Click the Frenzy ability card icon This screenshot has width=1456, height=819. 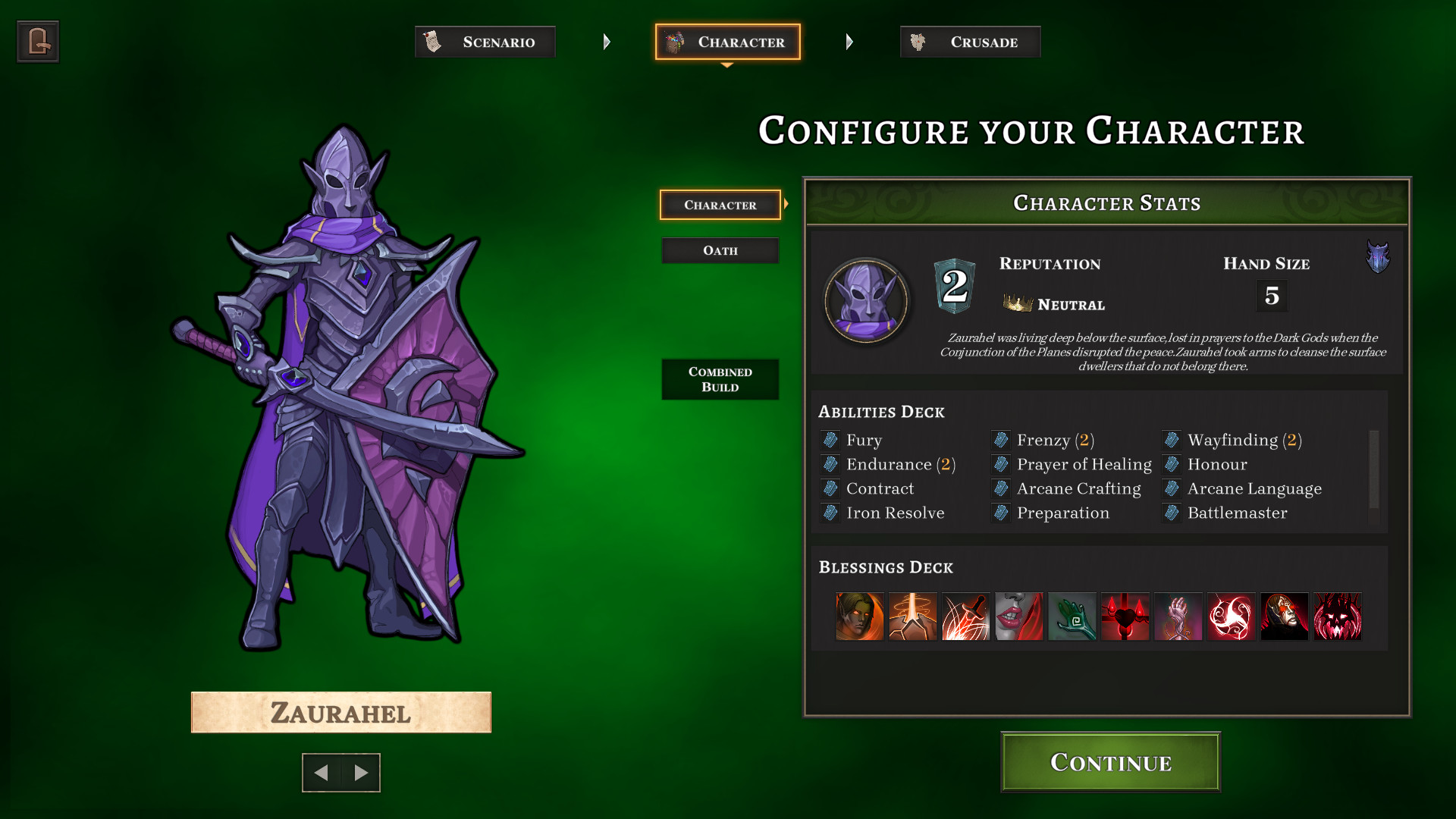1000,440
